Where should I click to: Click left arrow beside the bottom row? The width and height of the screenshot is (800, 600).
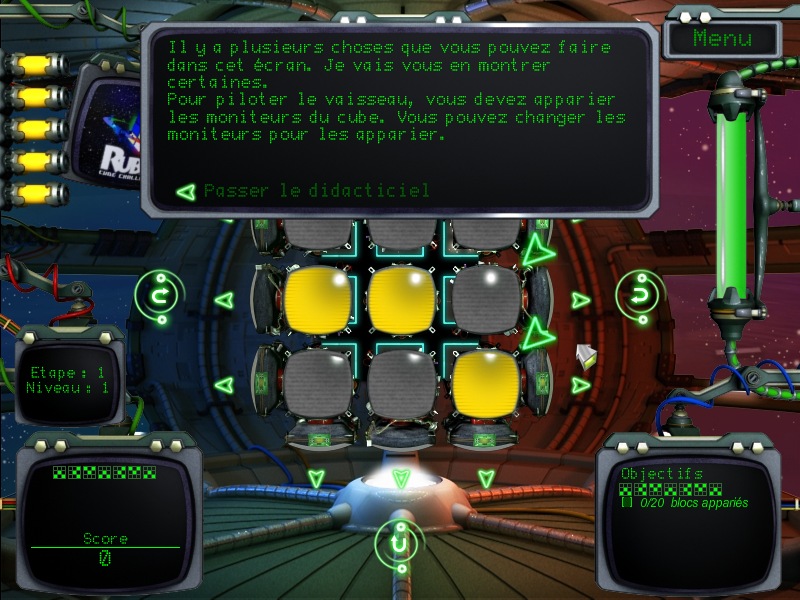tap(224, 384)
